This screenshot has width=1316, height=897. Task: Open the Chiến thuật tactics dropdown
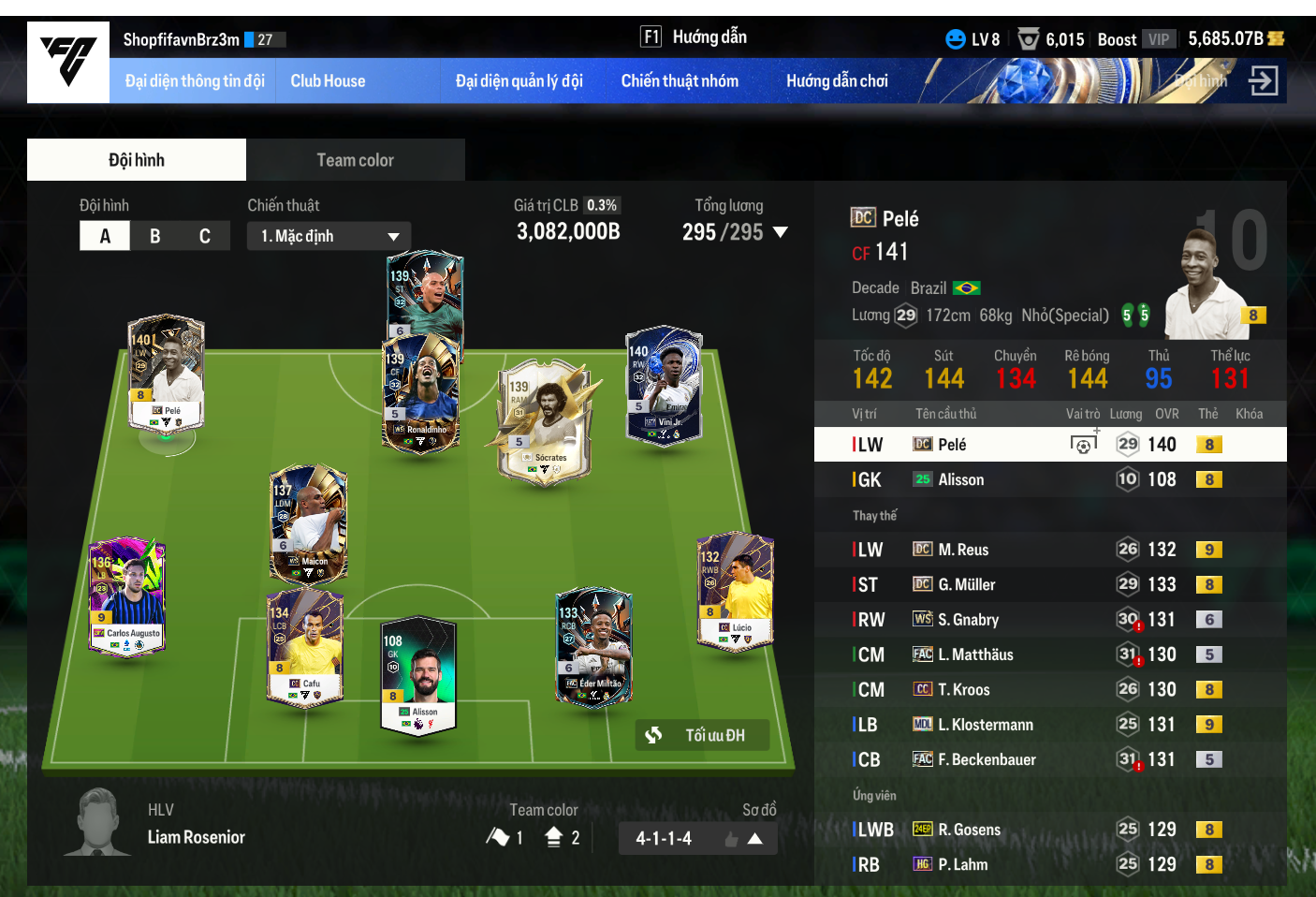point(329,236)
